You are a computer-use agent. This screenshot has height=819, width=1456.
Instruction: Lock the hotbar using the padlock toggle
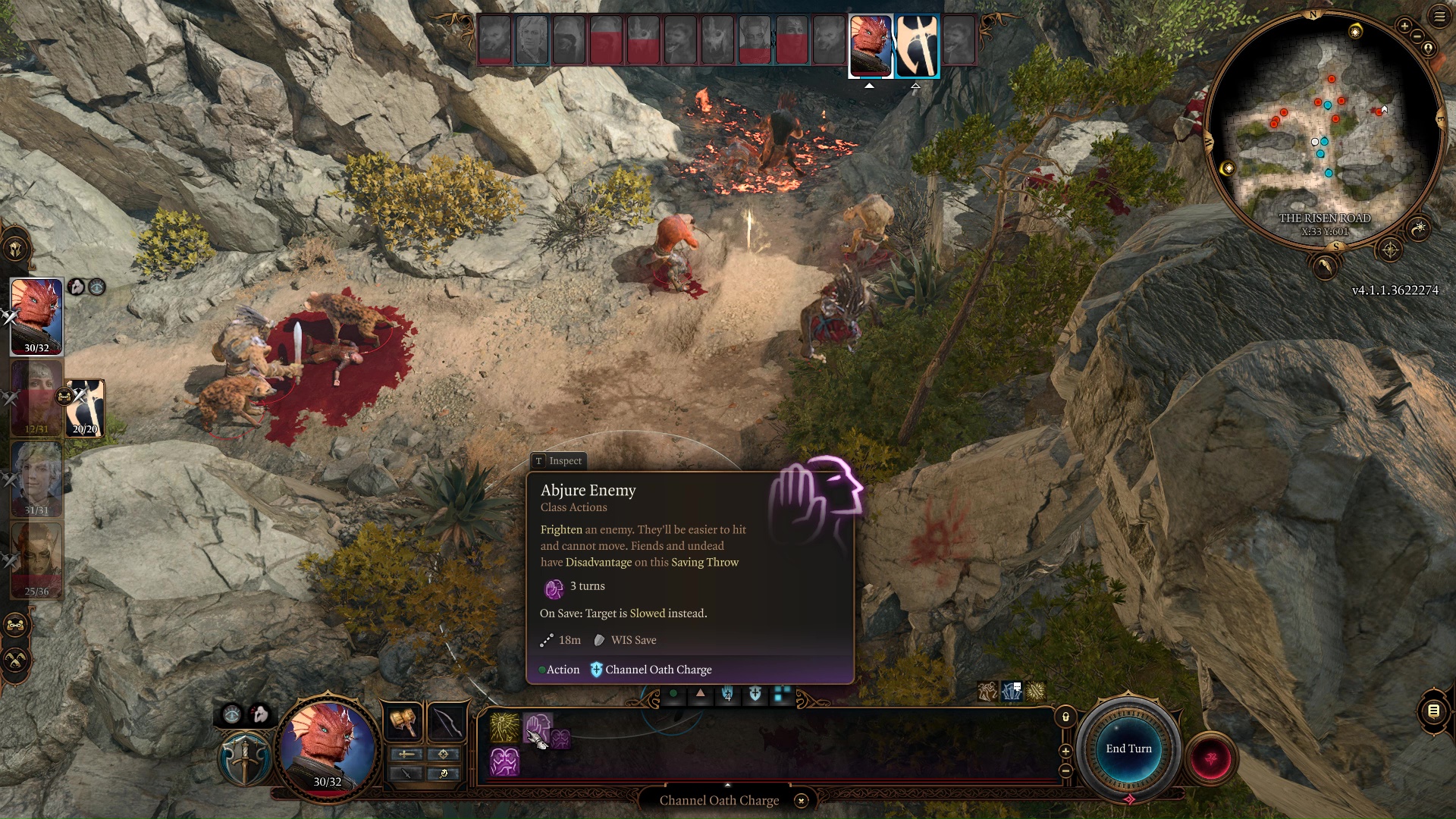[x=1065, y=718]
